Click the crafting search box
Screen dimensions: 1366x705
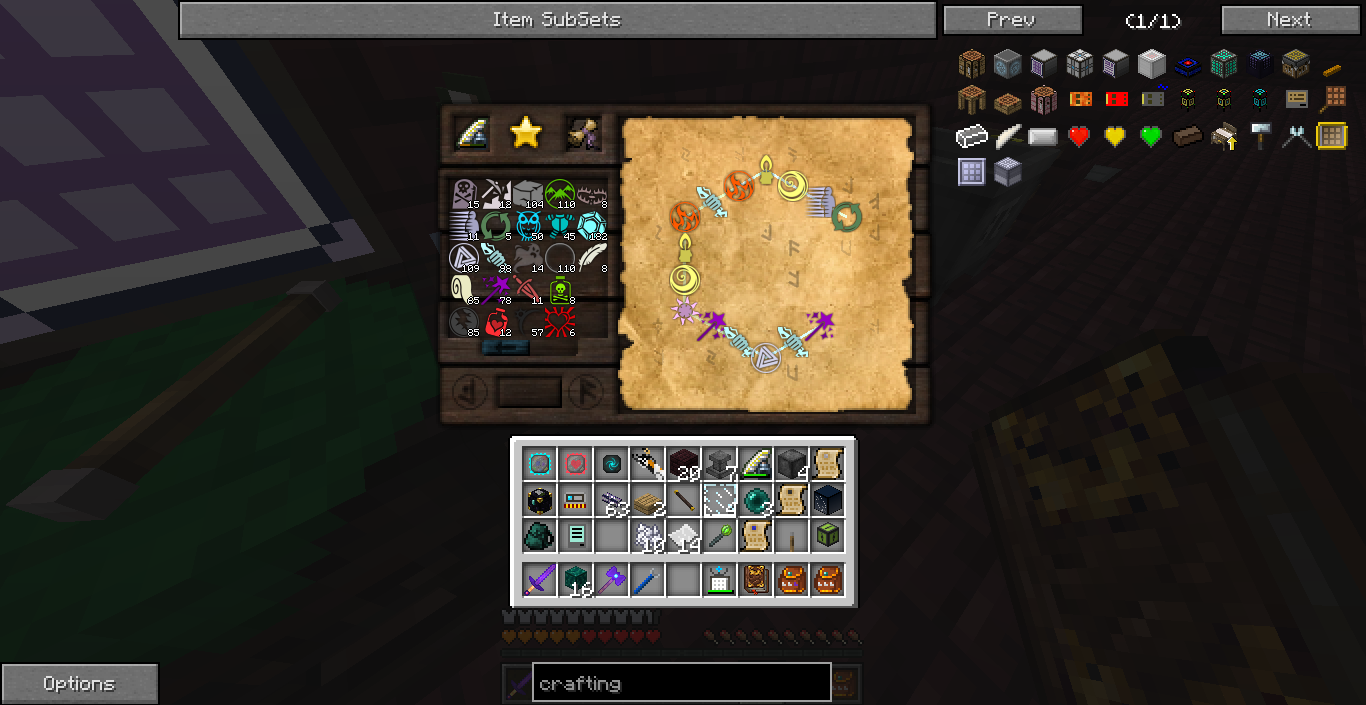pos(681,684)
